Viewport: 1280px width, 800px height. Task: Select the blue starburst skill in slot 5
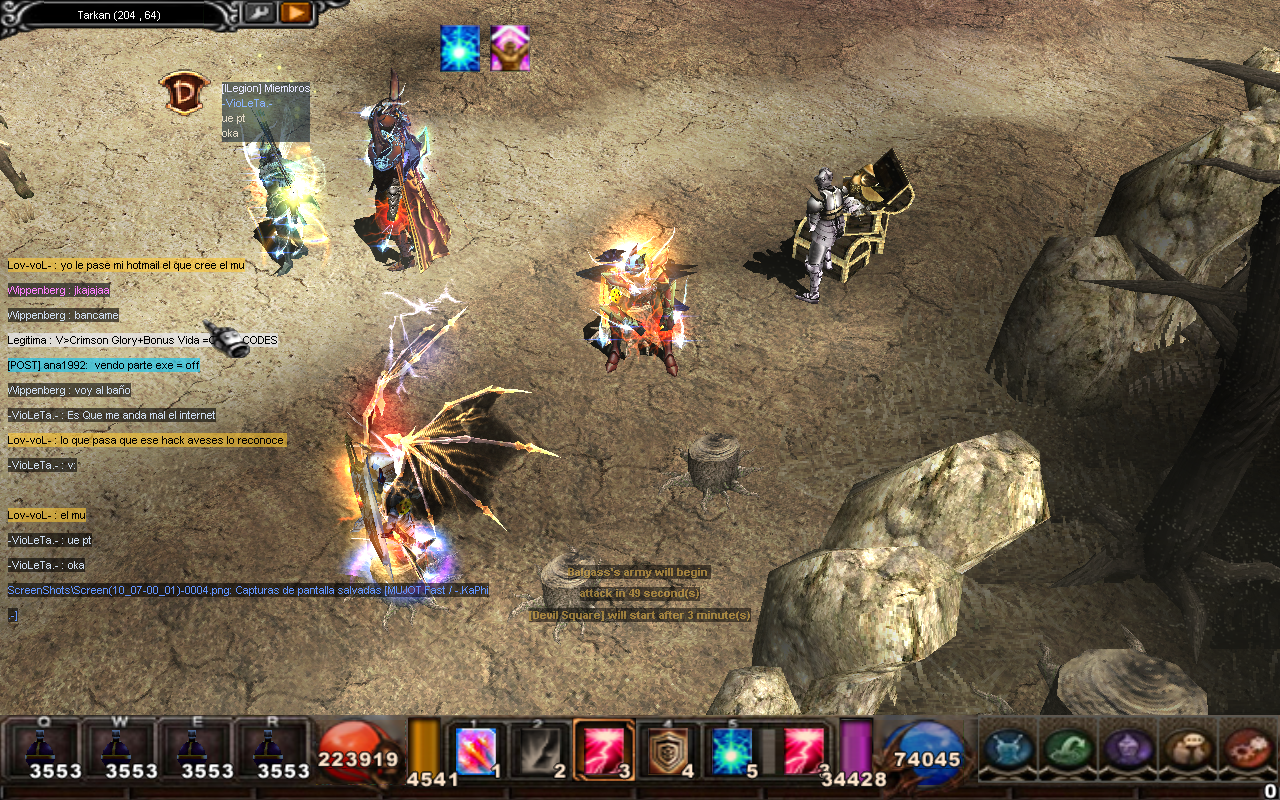(730, 750)
